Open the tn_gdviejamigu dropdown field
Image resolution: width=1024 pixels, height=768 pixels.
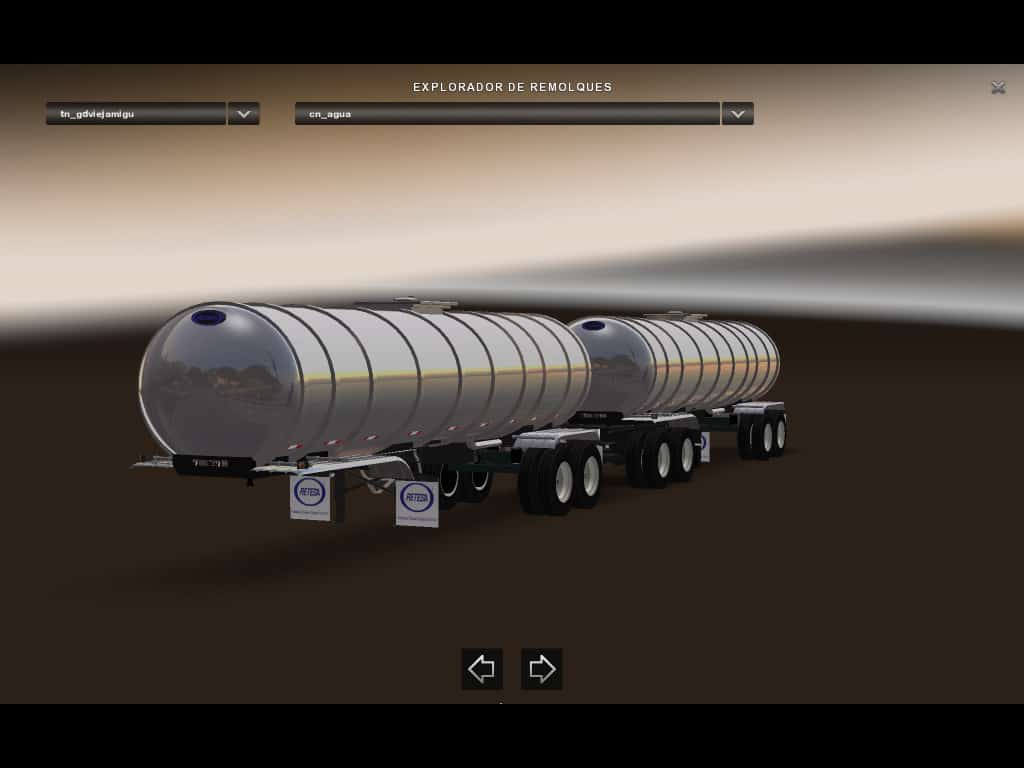(x=136, y=114)
